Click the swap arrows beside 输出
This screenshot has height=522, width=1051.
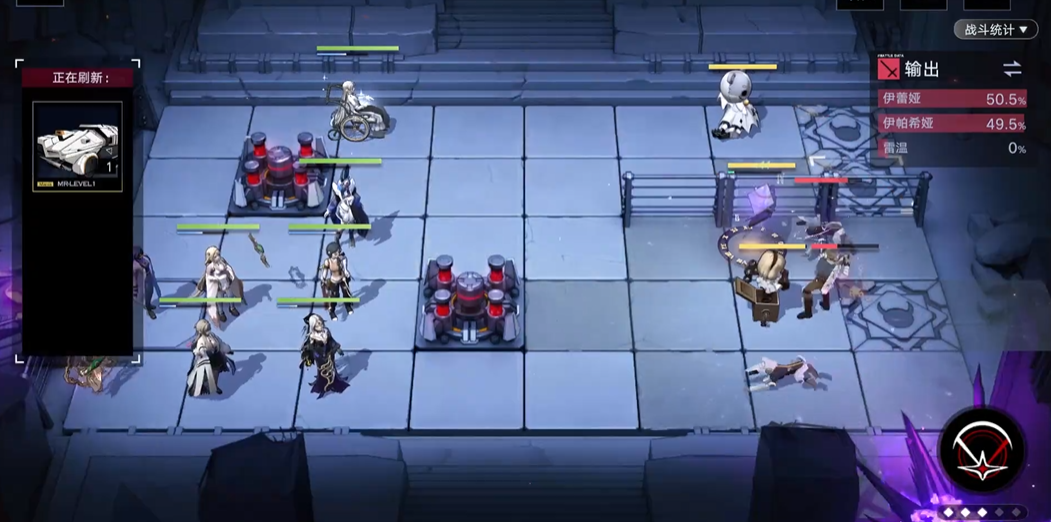click(1012, 69)
